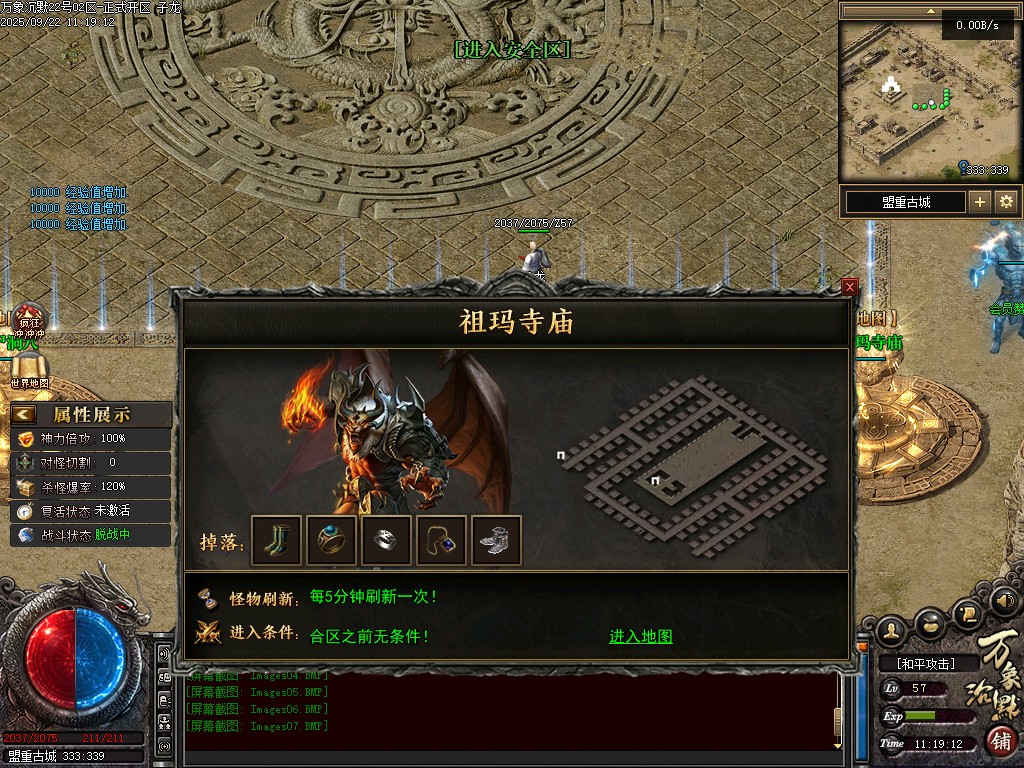Open the minimap gear settings button
Viewport: 1024px width, 768px height.
(1006, 202)
